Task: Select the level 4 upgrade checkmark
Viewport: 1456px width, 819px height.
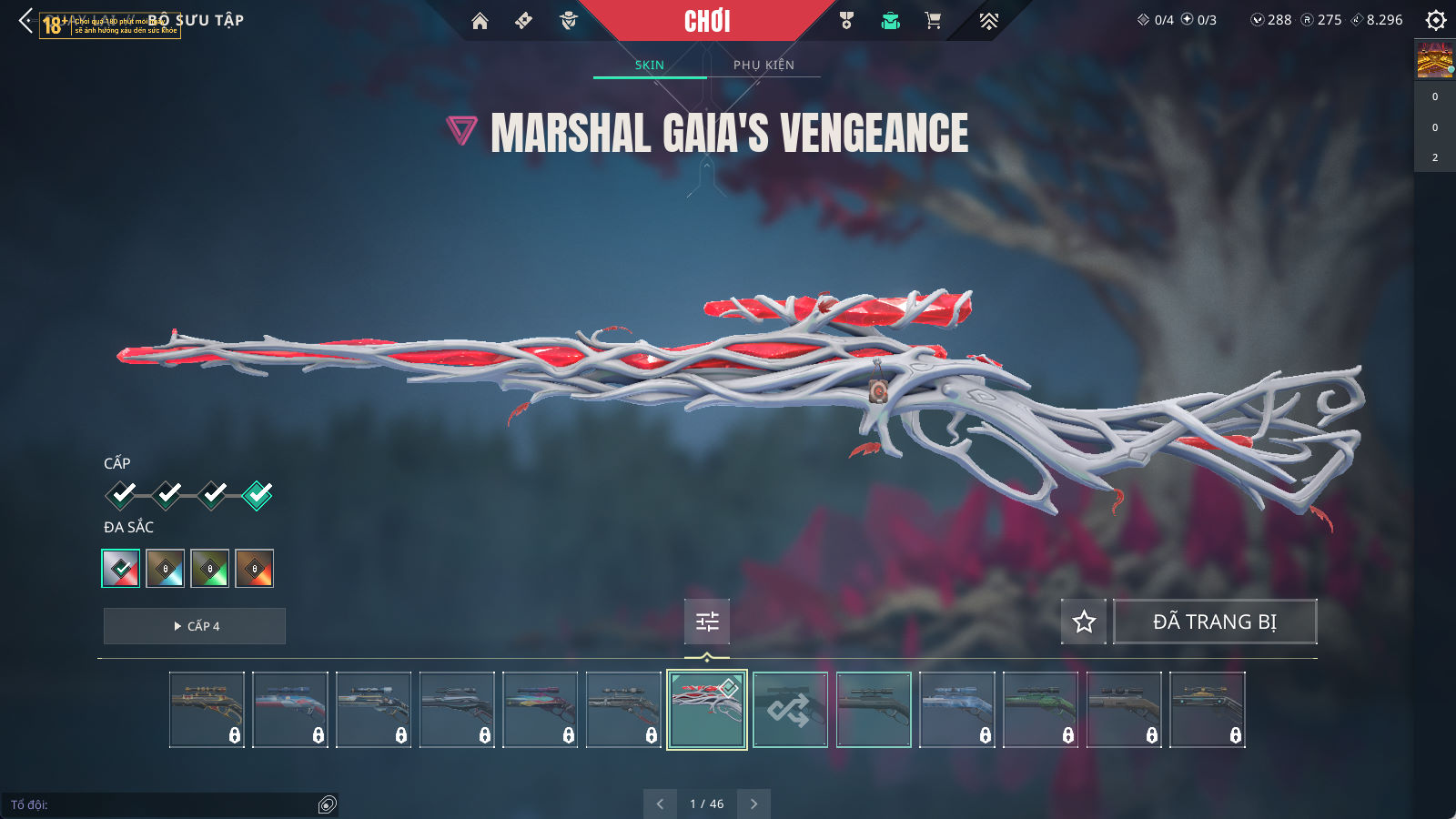Action: tap(258, 494)
